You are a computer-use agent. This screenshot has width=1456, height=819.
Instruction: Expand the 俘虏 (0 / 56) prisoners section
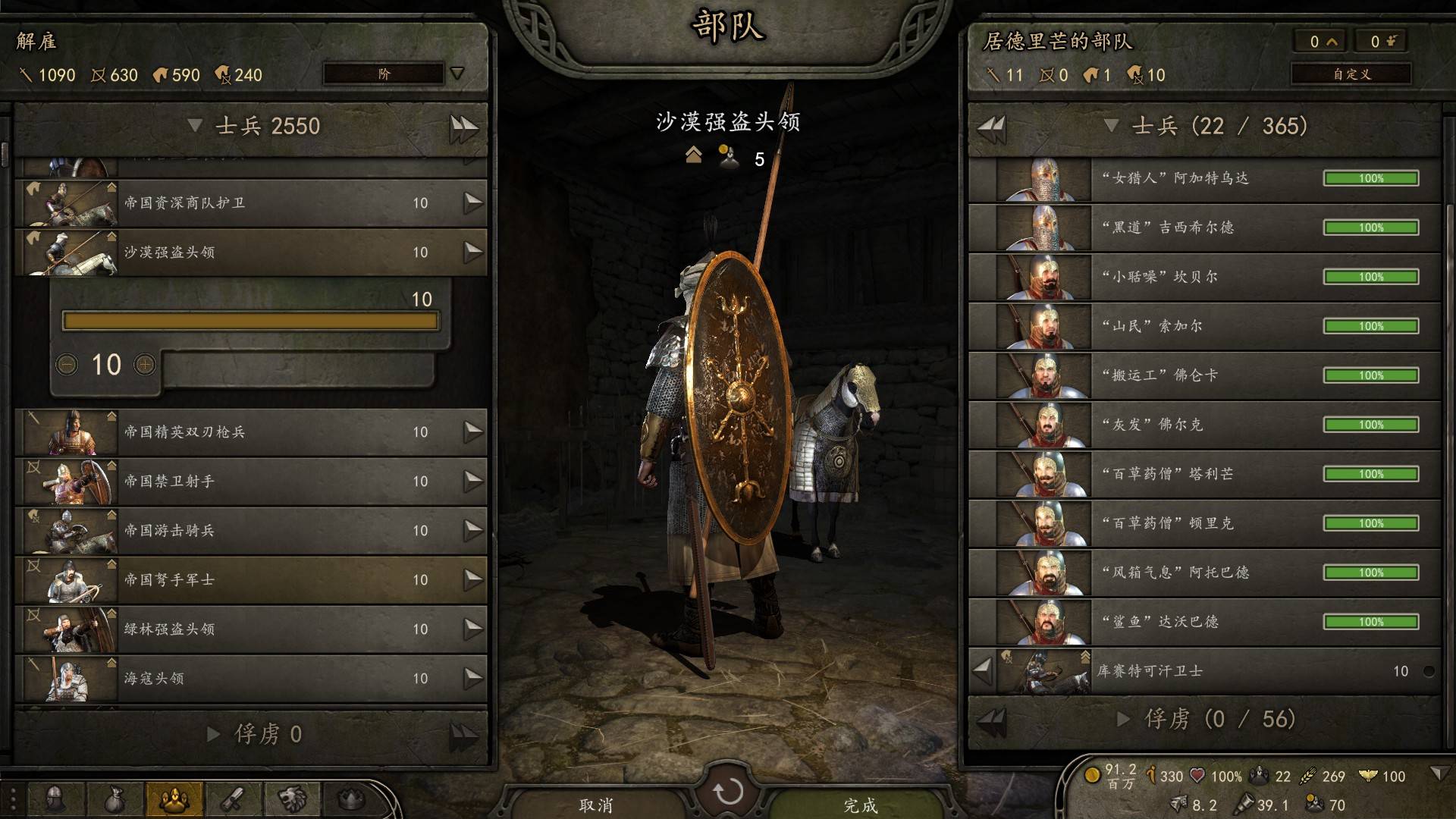click(1124, 719)
